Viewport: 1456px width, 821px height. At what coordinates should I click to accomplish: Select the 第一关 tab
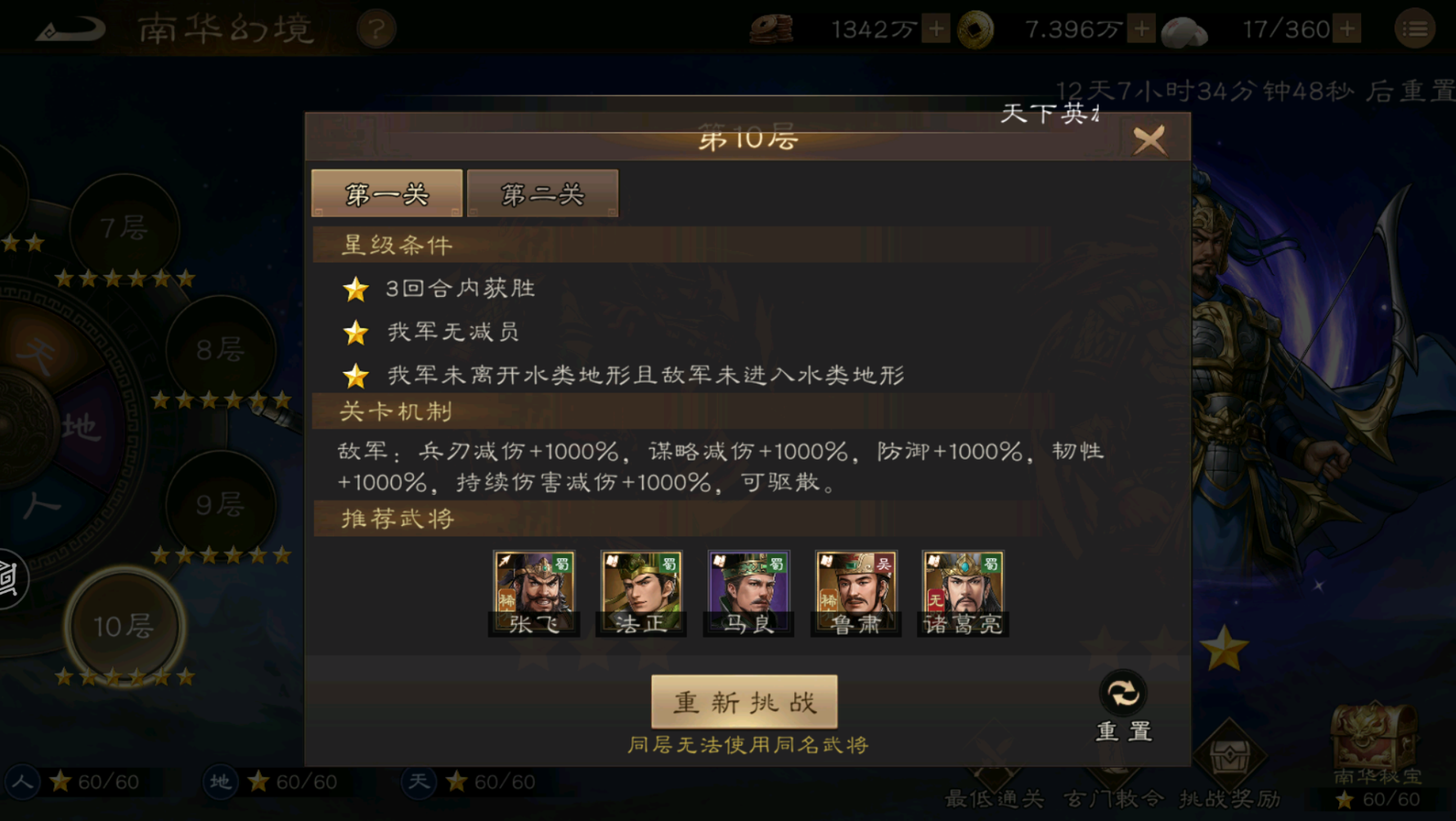tap(385, 193)
